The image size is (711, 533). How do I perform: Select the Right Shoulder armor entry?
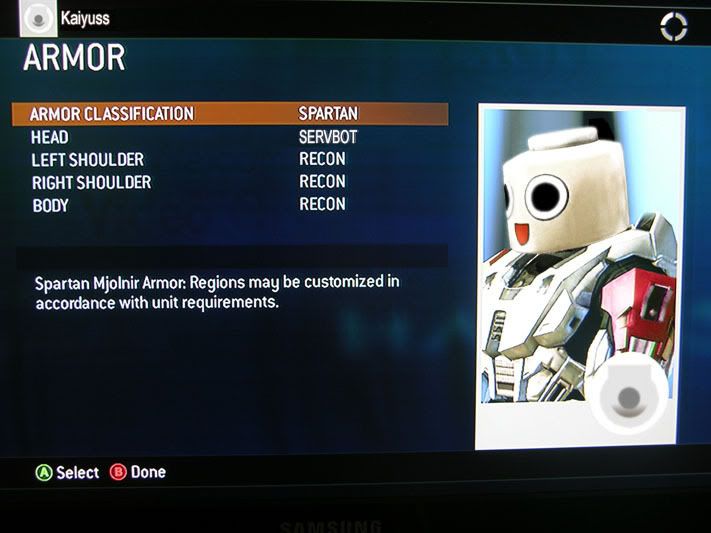click(x=230, y=183)
